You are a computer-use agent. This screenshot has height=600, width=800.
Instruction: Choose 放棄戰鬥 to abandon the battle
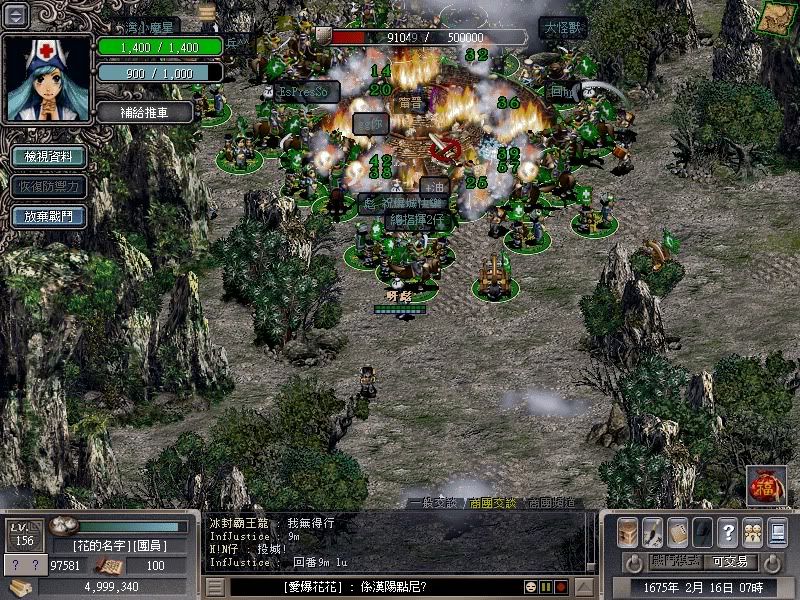[47, 216]
